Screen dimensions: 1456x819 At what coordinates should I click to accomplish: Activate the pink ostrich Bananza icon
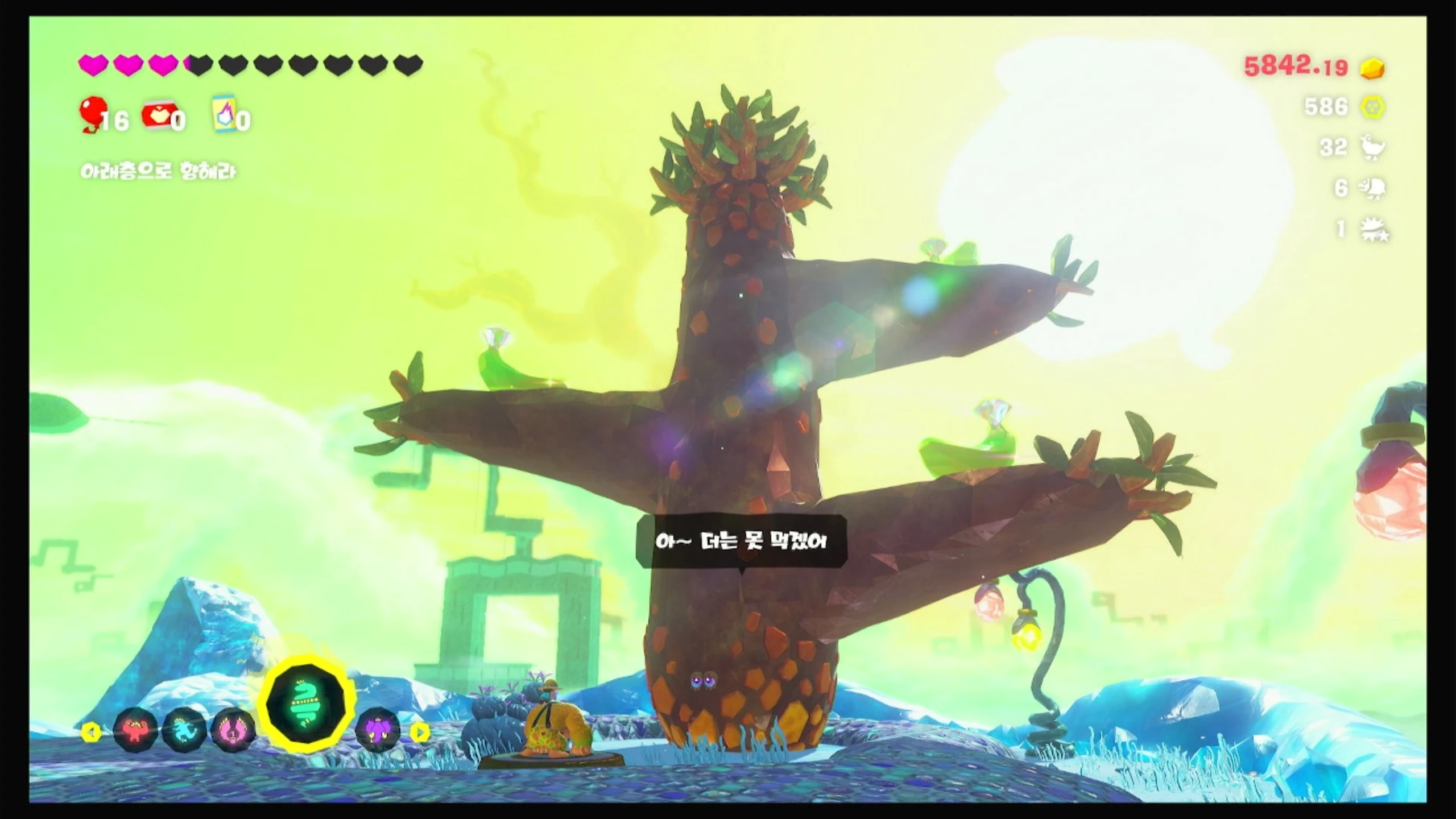coord(233,730)
